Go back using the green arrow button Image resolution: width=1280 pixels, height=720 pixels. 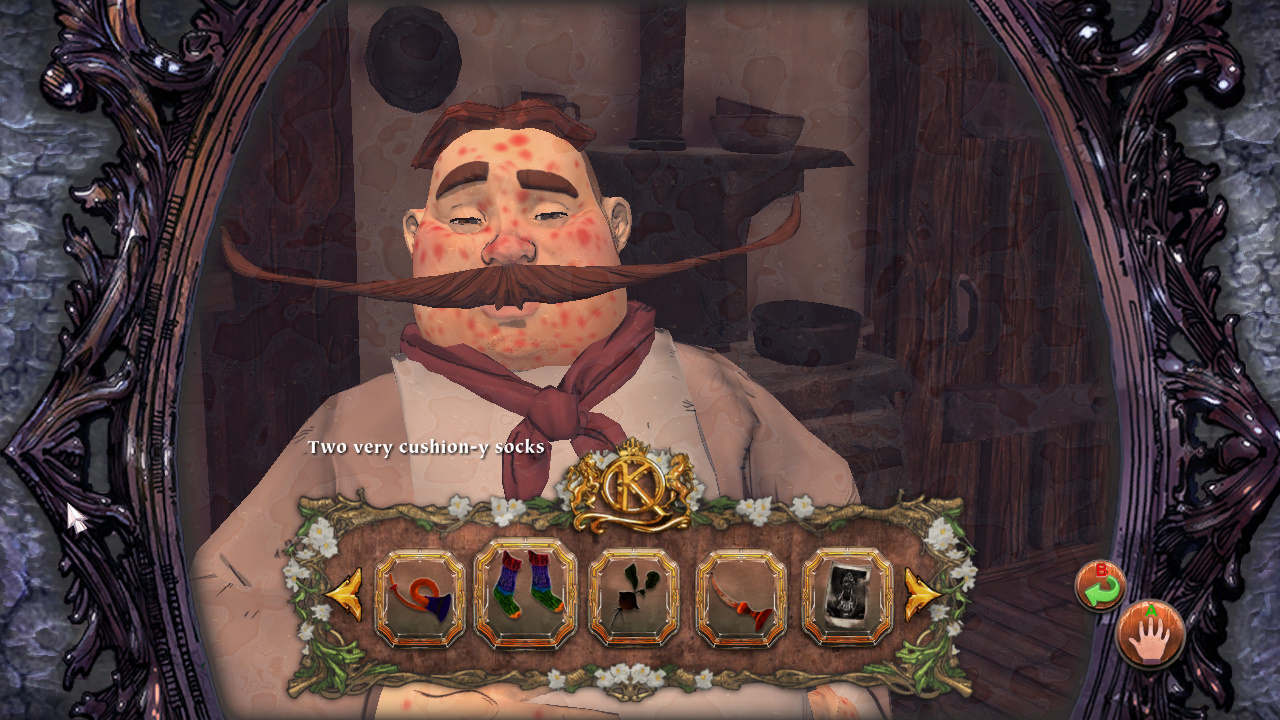point(1100,587)
